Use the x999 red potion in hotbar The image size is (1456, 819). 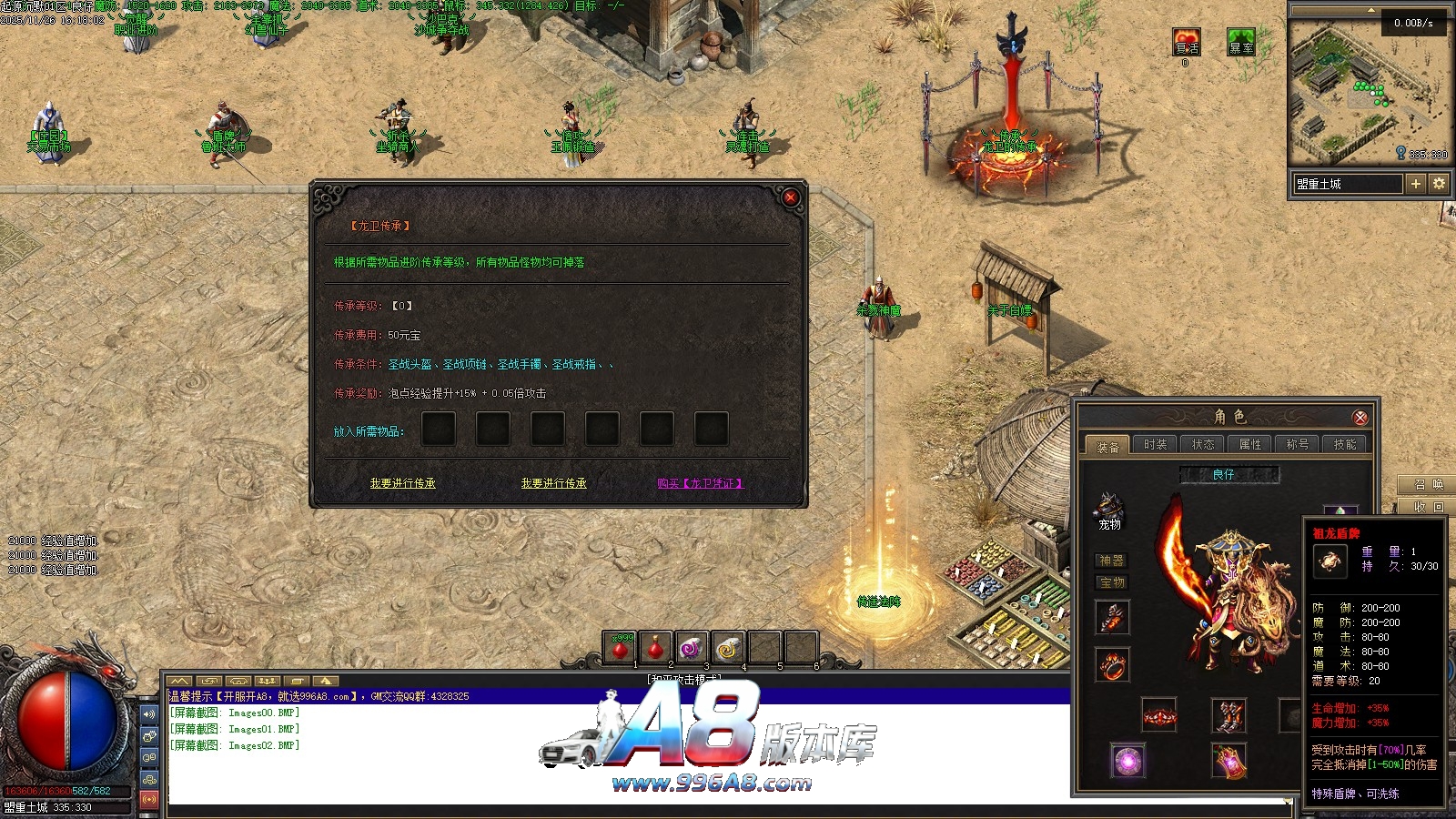tap(621, 648)
